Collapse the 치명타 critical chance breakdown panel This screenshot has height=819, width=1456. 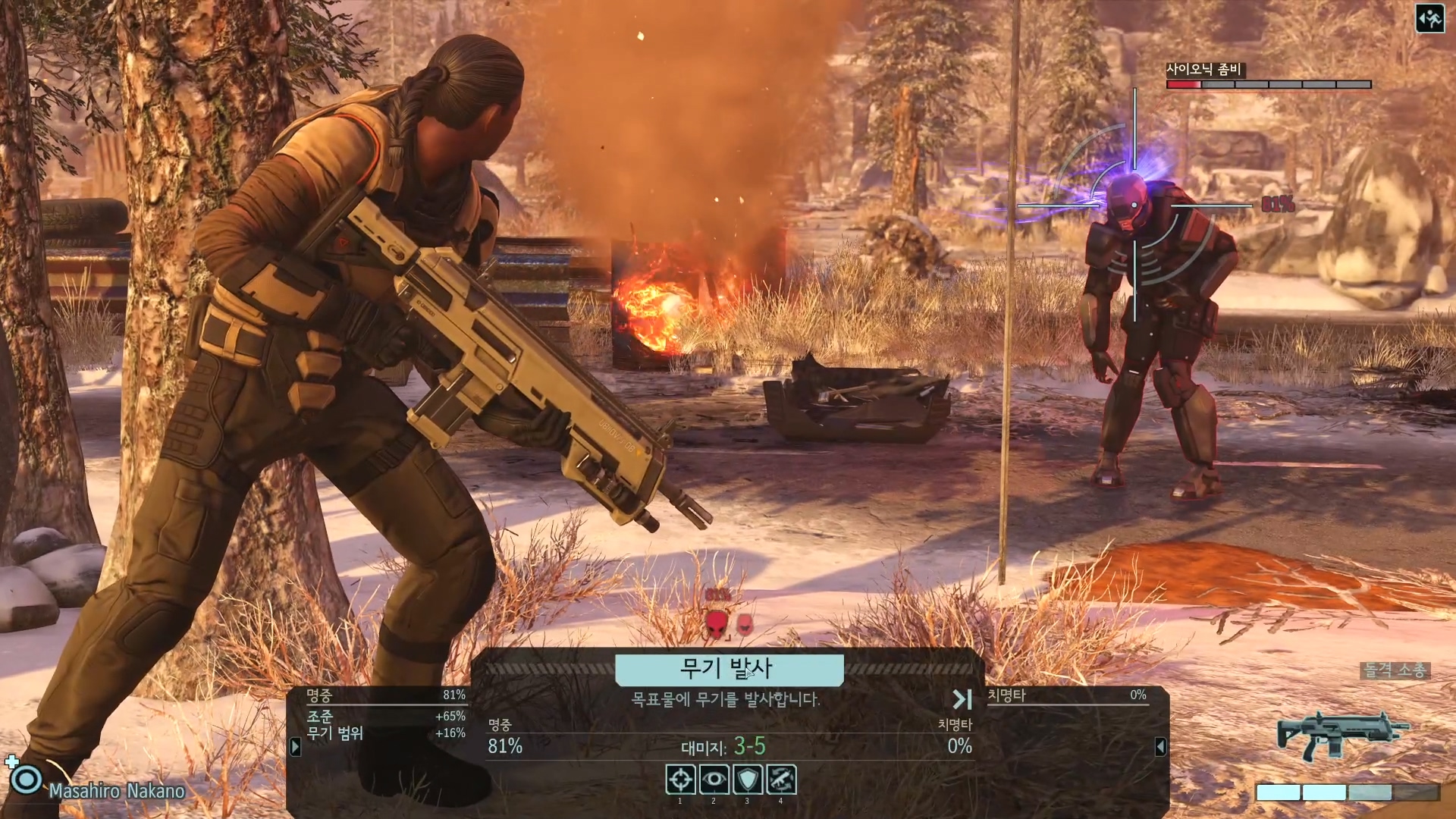point(1160,747)
